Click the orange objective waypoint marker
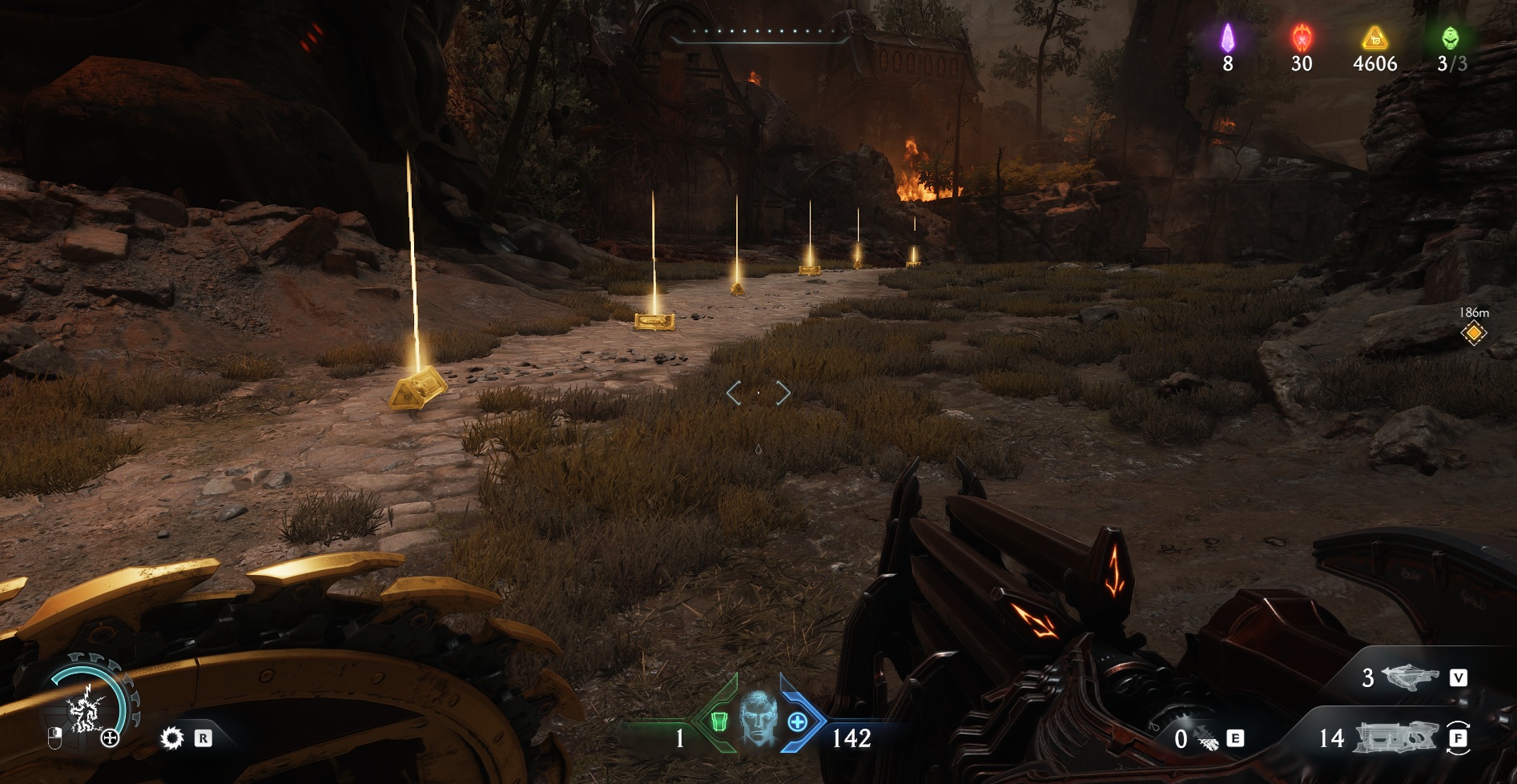 click(1473, 333)
